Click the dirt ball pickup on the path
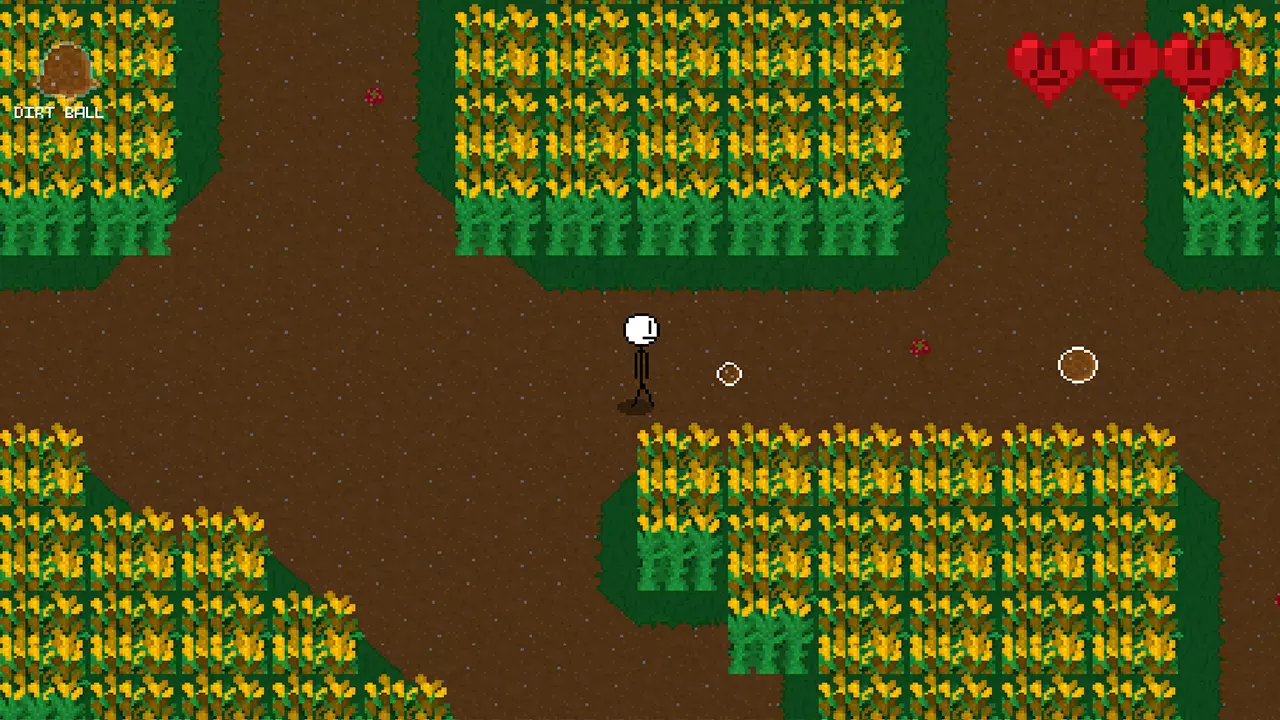 [x=1077, y=365]
